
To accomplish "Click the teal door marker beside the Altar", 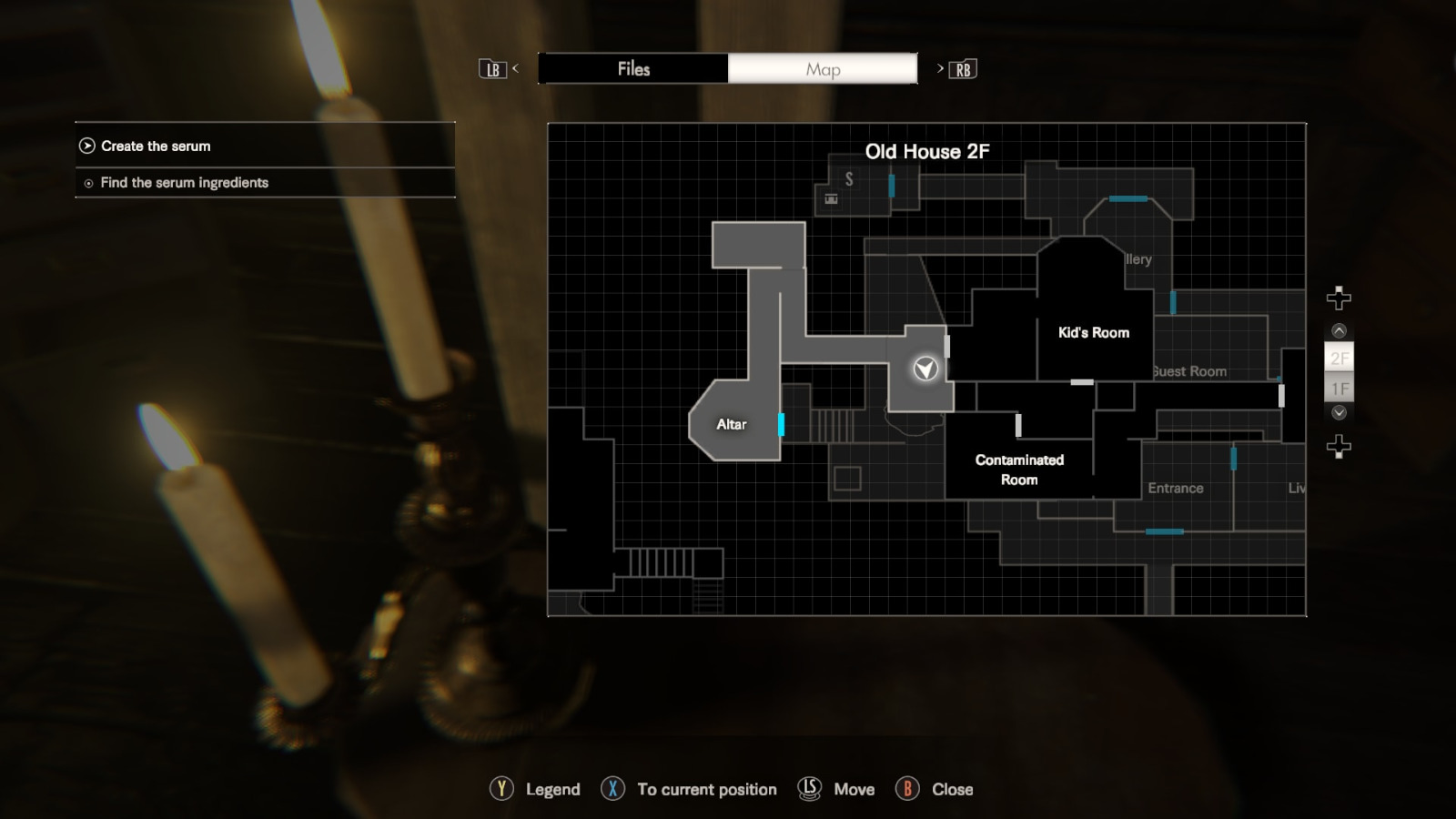I will pos(784,423).
